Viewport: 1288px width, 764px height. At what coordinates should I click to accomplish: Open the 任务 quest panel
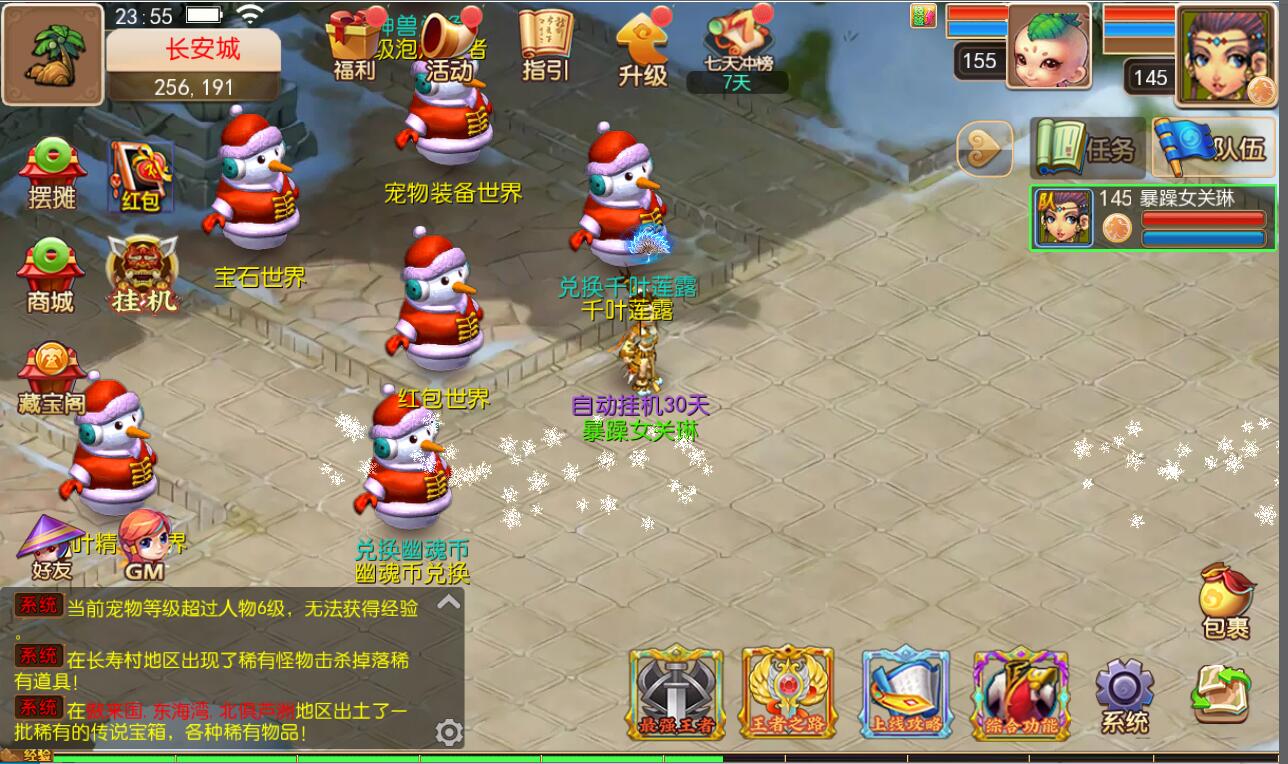tap(1086, 148)
